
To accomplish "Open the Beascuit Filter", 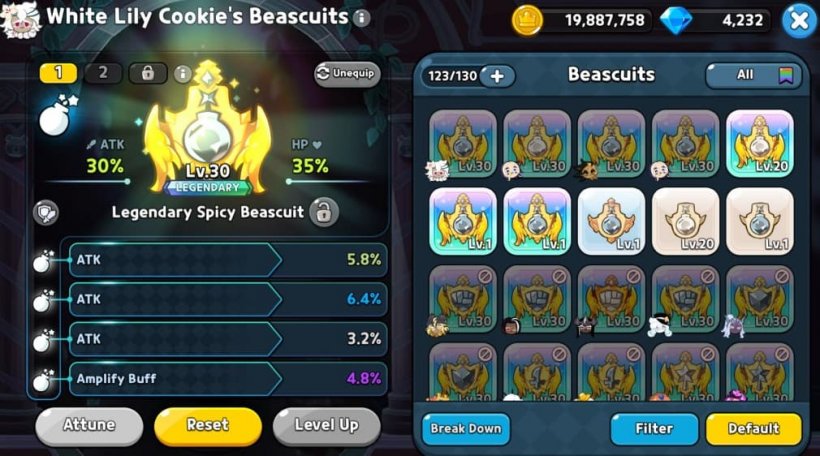I will (654, 429).
